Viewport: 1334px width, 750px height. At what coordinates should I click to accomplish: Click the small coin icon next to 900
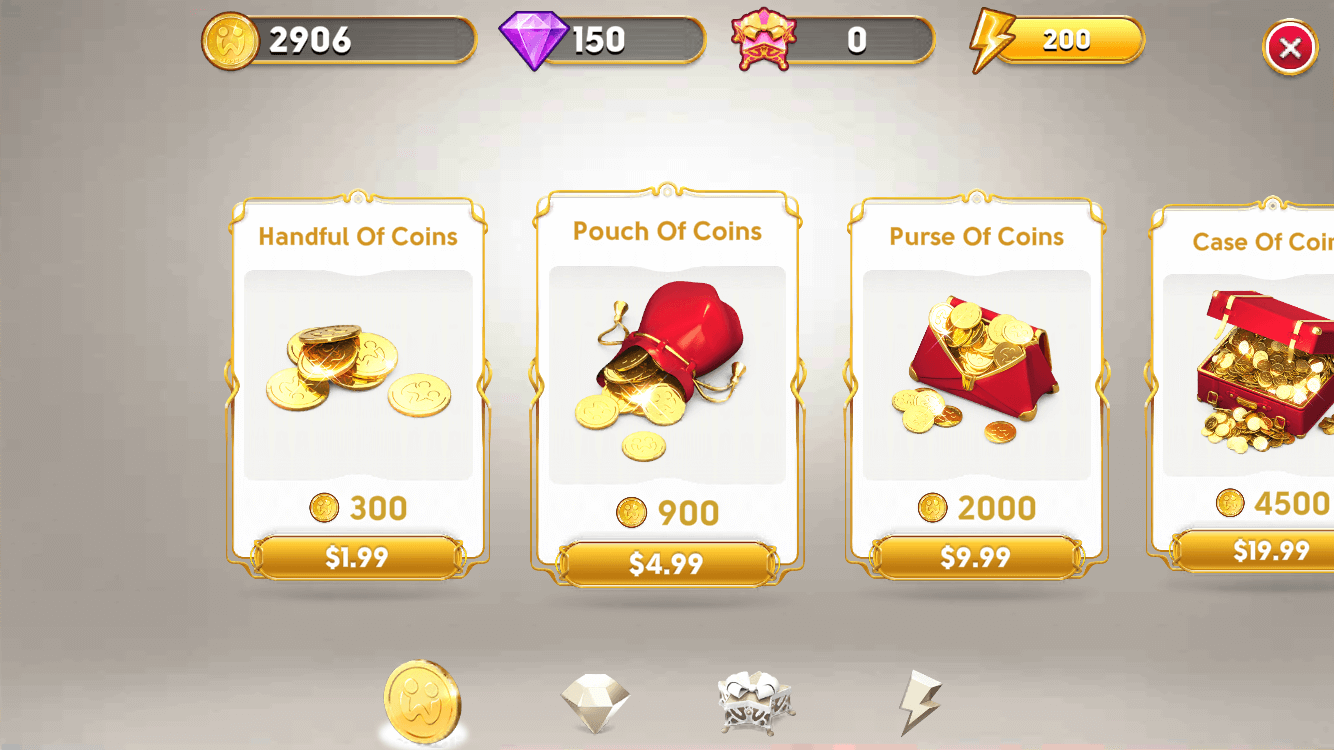630,512
